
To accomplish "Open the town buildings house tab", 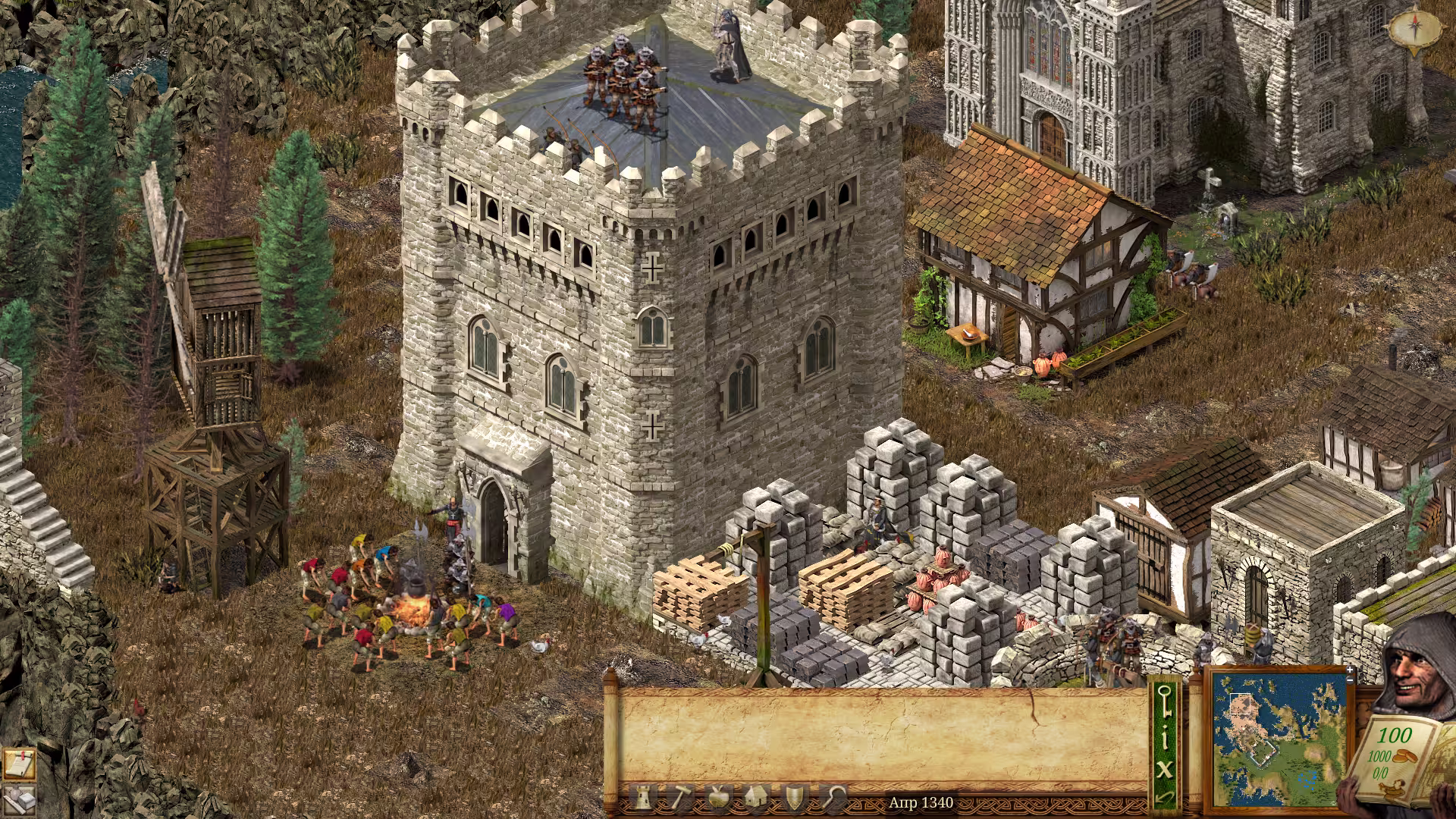I will pyautogui.click(x=756, y=798).
